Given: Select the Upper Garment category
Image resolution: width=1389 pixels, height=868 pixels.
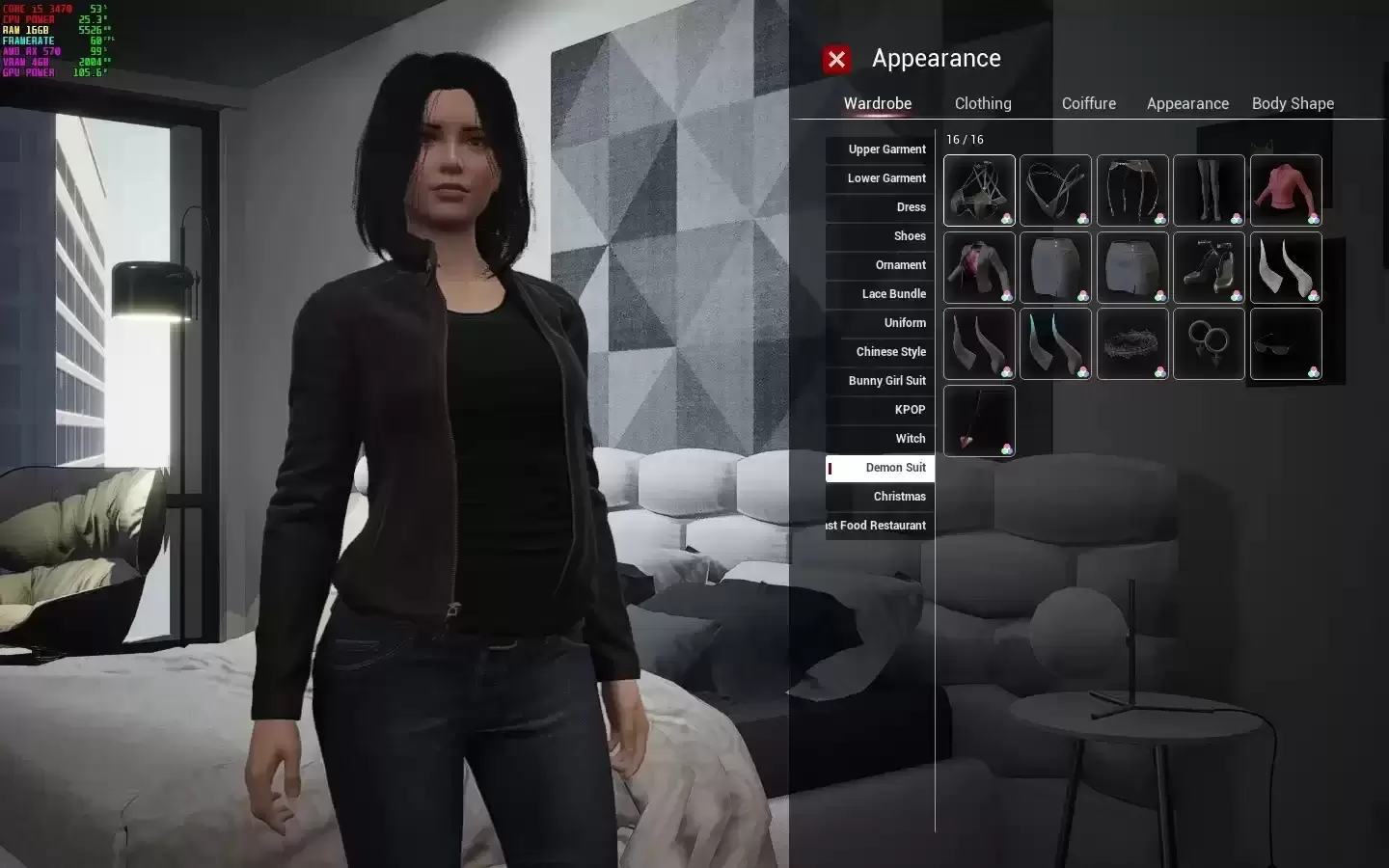Looking at the screenshot, I should (881, 149).
